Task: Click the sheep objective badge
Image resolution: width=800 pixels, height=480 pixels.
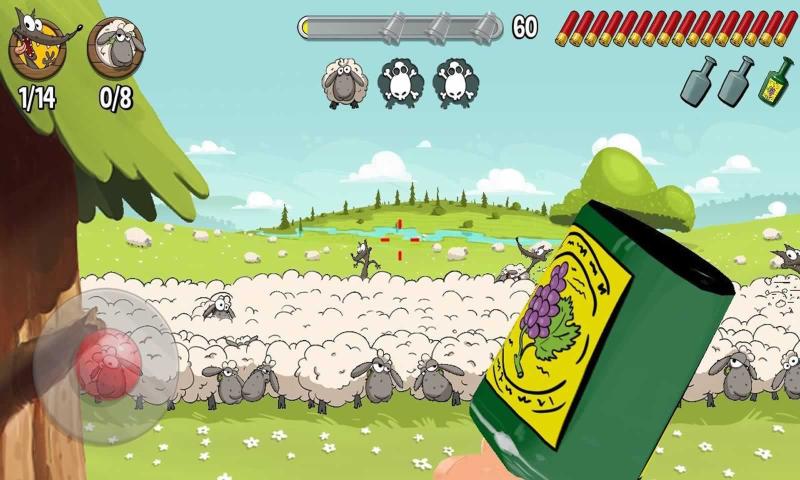Action: tap(116, 48)
